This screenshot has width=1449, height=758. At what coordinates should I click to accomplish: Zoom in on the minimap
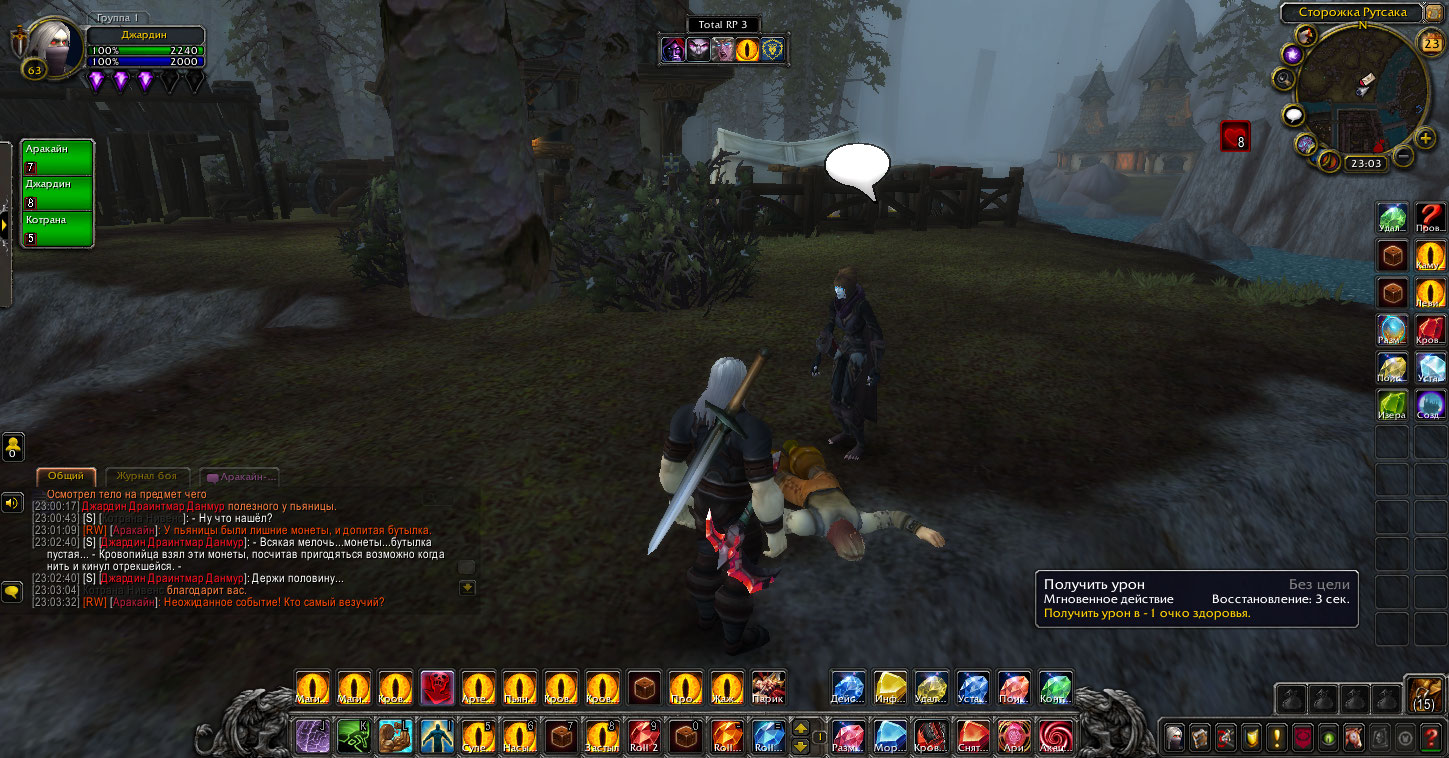(x=1425, y=138)
